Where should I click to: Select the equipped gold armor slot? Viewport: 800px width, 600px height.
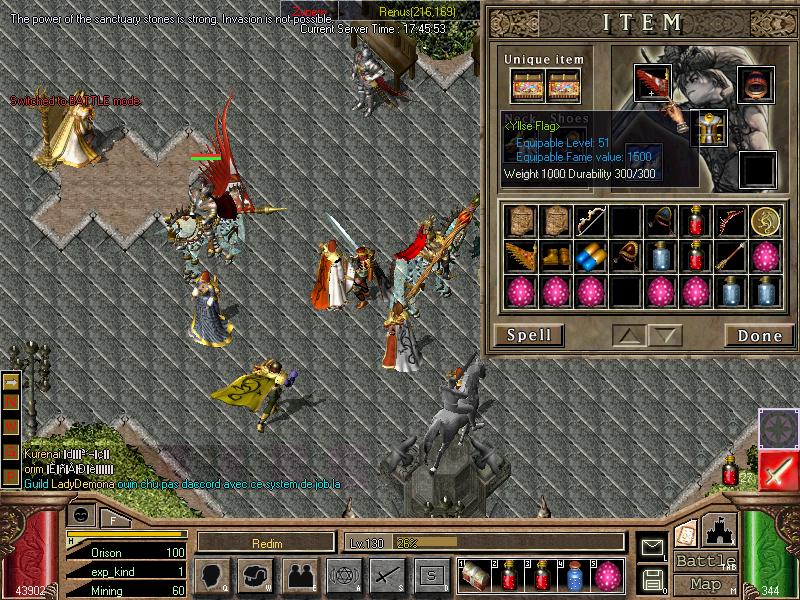pyautogui.click(x=710, y=129)
